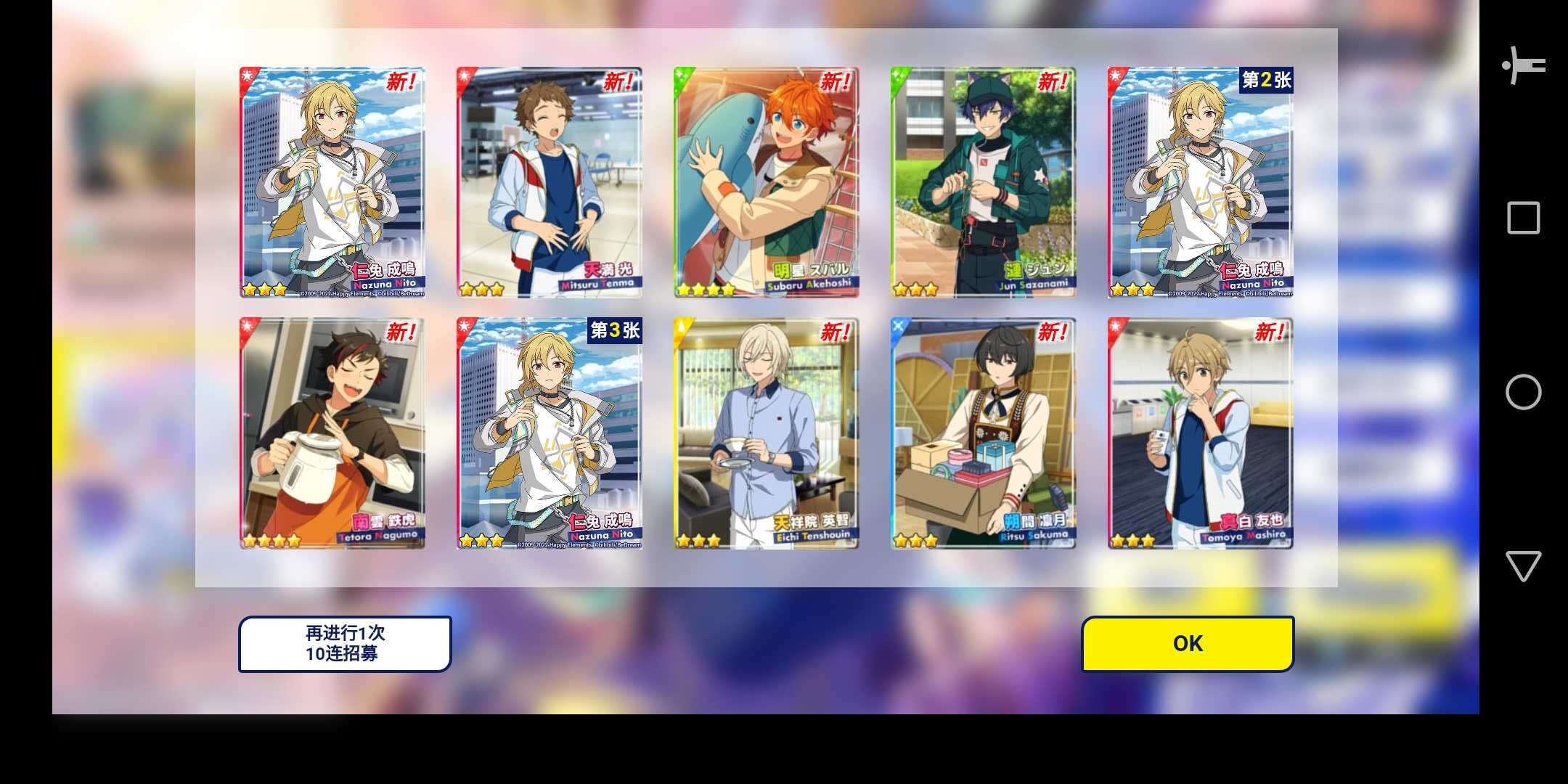
Task: Choose the Nazuna Nito card marked 第3张
Action: (x=549, y=433)
